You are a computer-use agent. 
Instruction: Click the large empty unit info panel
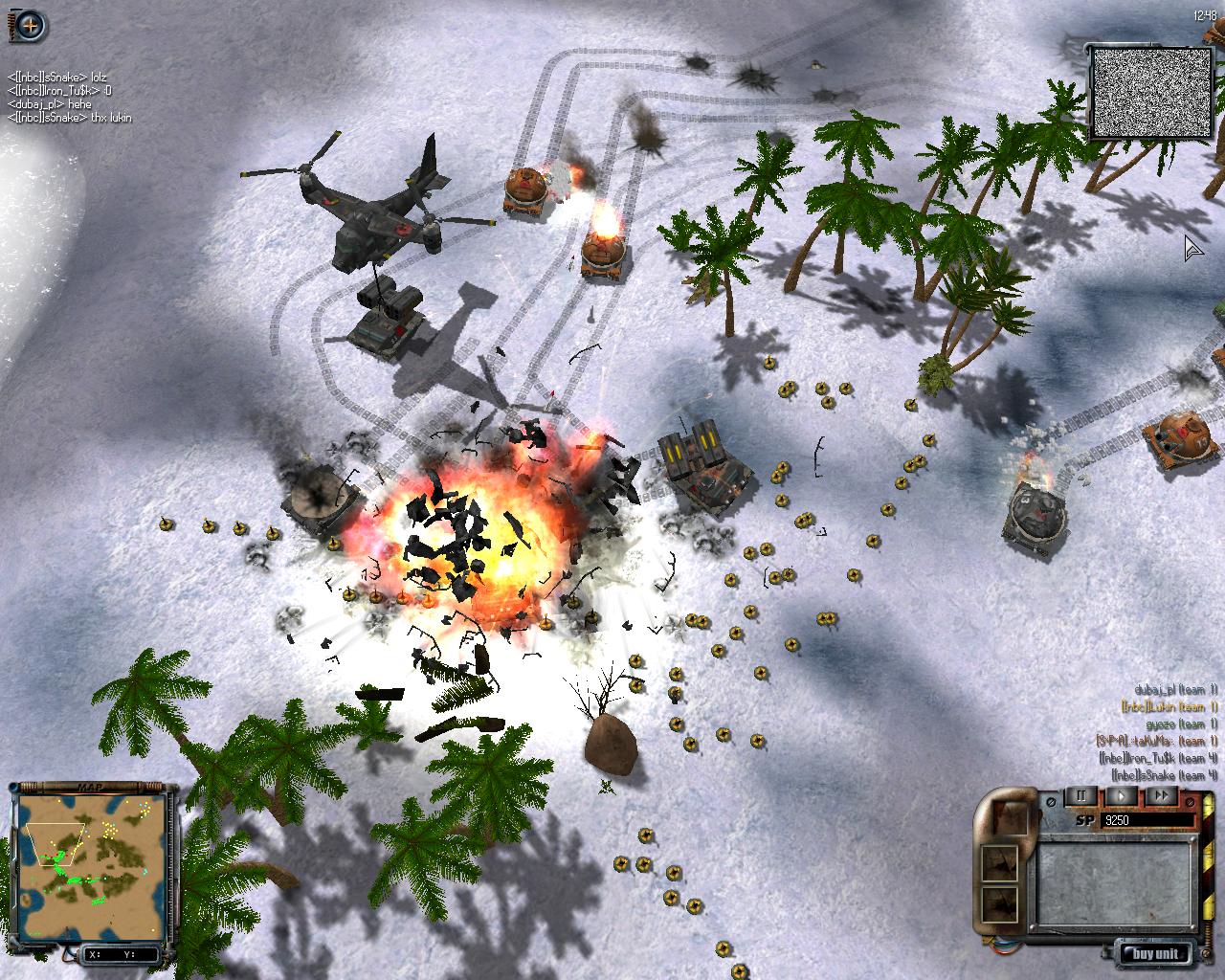[x=1115, y=881]
